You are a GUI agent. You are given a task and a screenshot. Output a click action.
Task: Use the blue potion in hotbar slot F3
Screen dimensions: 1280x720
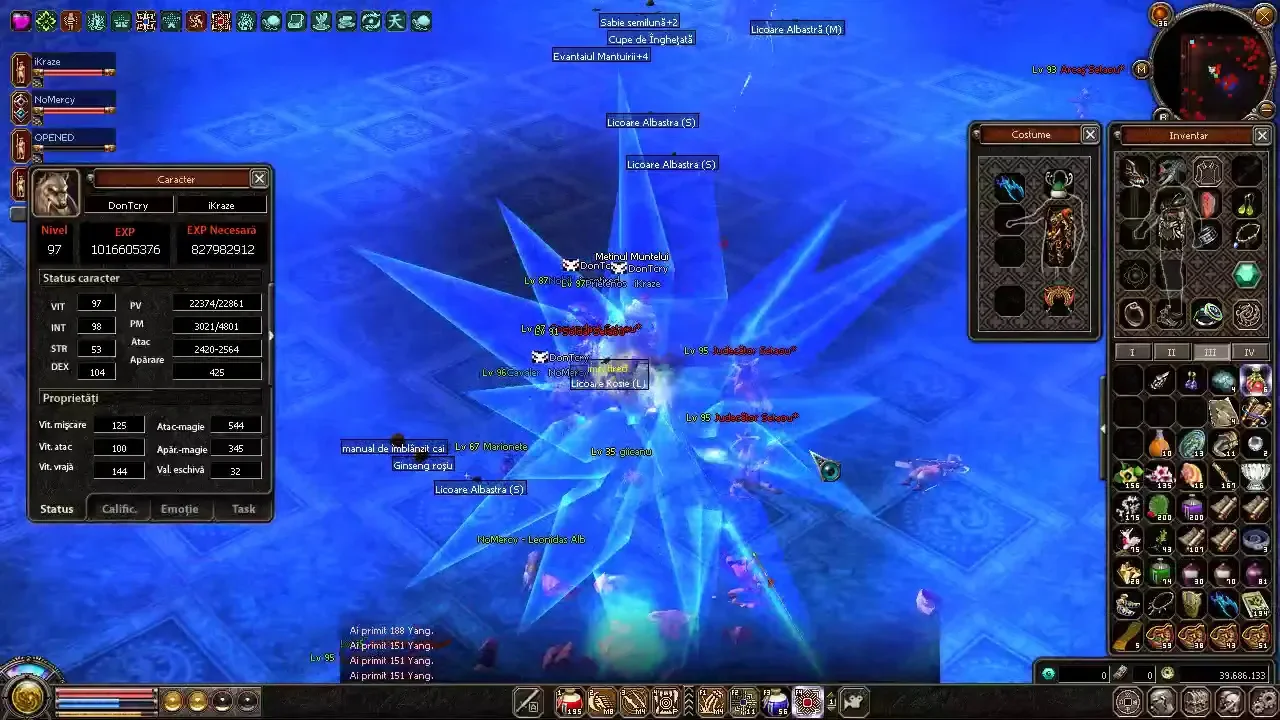pos(776,701)
